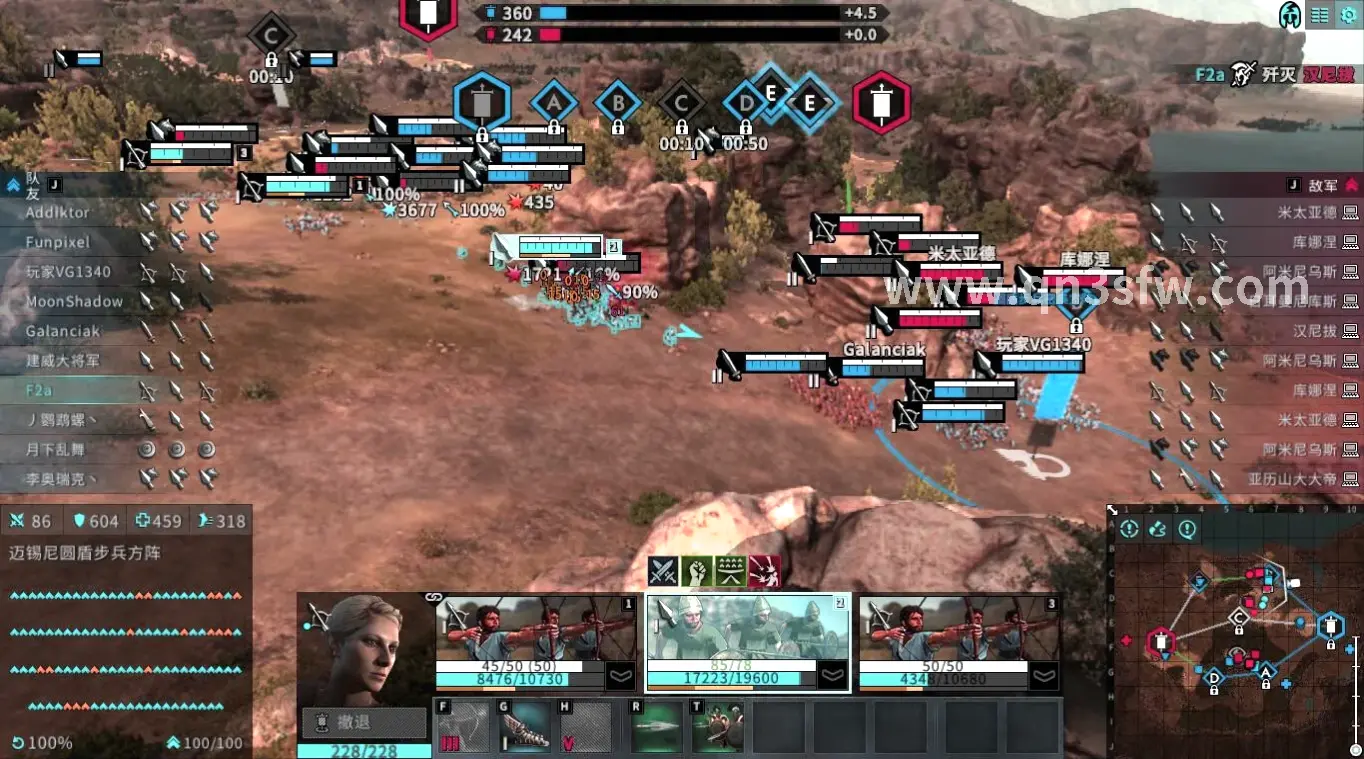Collapse the 队友 teammates panel

point(12,183)
